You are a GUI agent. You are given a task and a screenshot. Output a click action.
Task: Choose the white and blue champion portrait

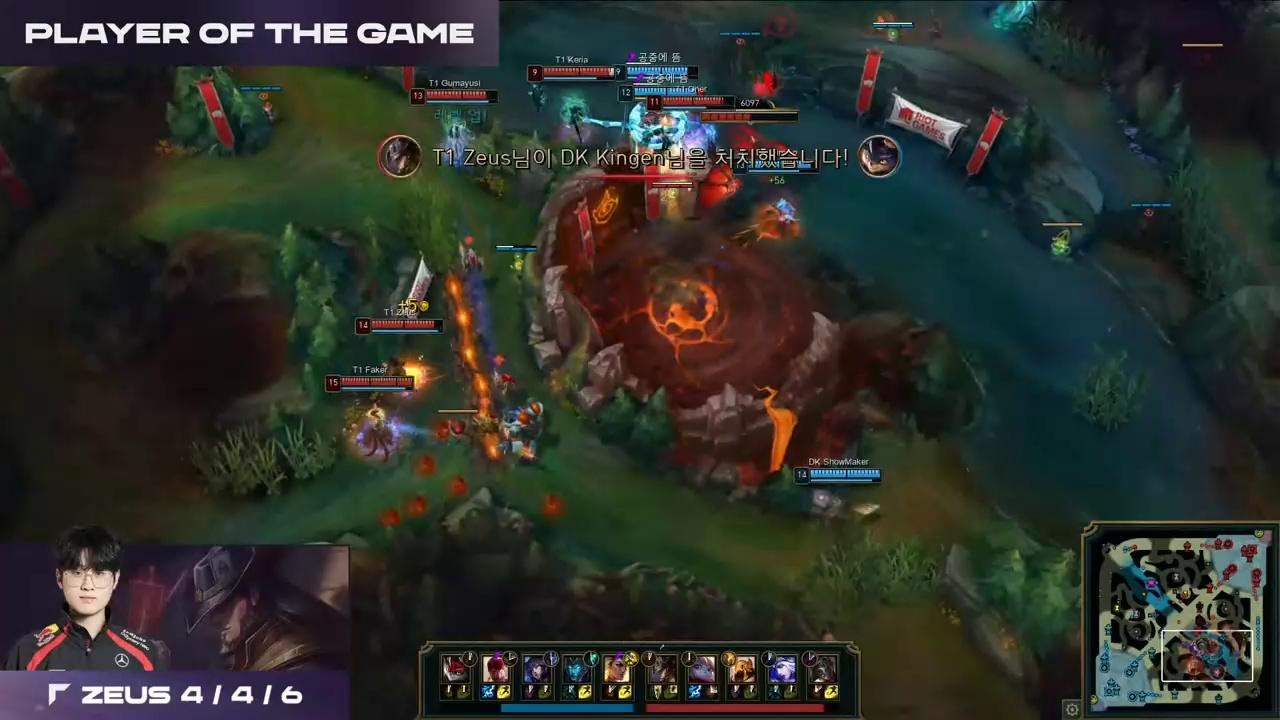783,668
